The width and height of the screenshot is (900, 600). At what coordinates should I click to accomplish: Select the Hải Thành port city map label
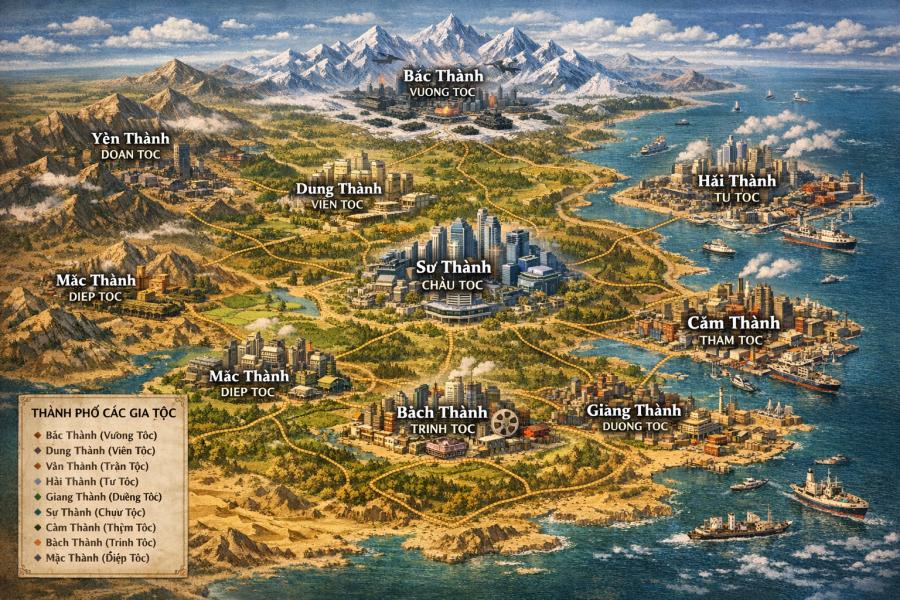(x=730, y=181)
